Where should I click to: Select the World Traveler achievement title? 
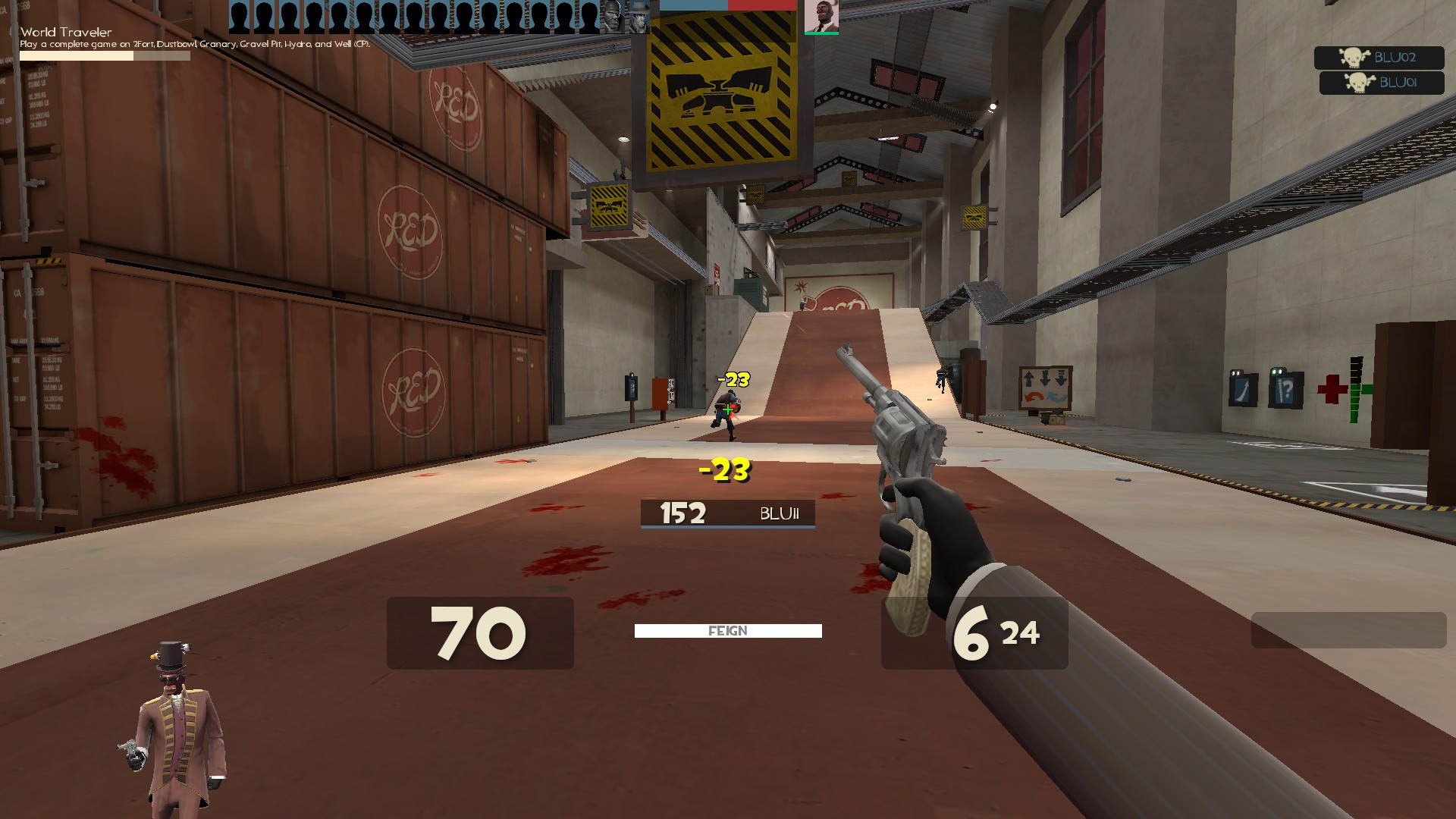coord(66,33)
